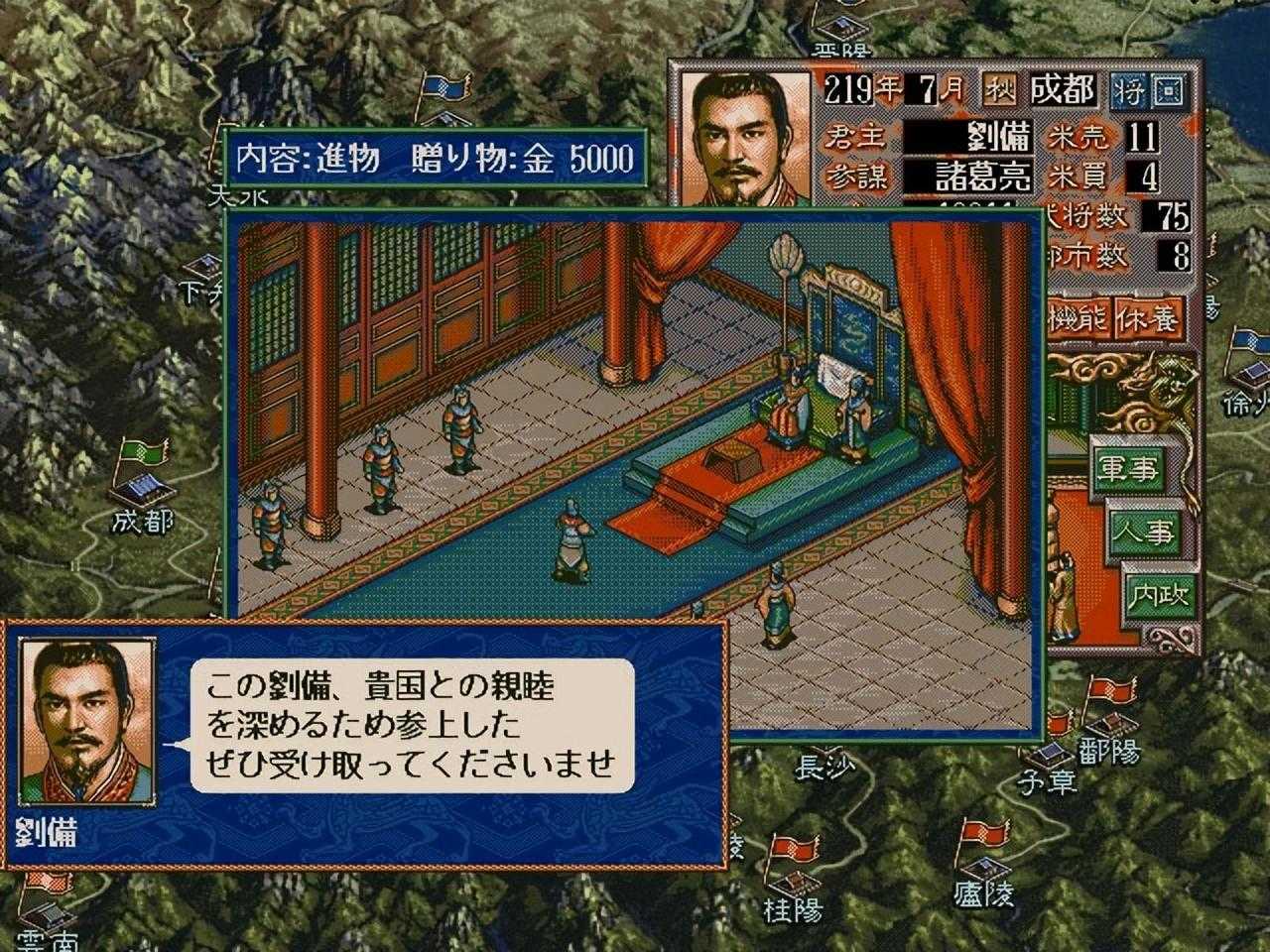Click the blue 将 officer list button
This screenshot has height=952, width=1270.
(x=1129, y=91)
